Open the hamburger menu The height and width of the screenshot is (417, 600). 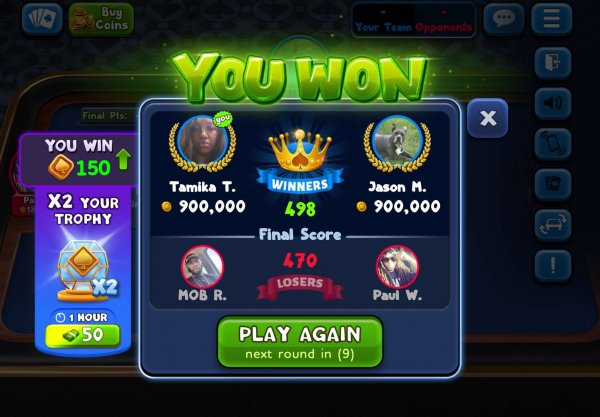pos(551,19)
